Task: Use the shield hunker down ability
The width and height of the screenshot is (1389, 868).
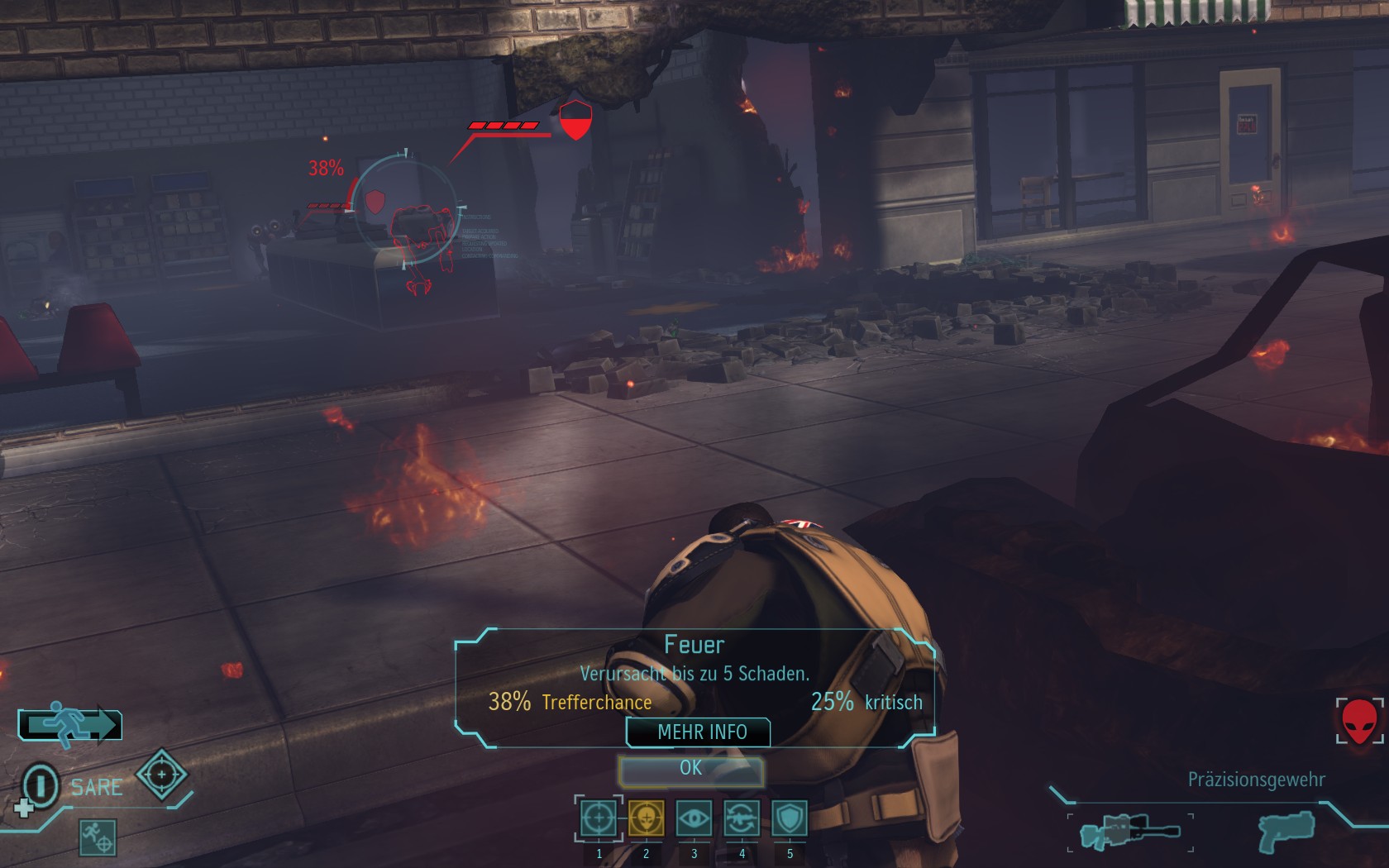Action: 790,818
